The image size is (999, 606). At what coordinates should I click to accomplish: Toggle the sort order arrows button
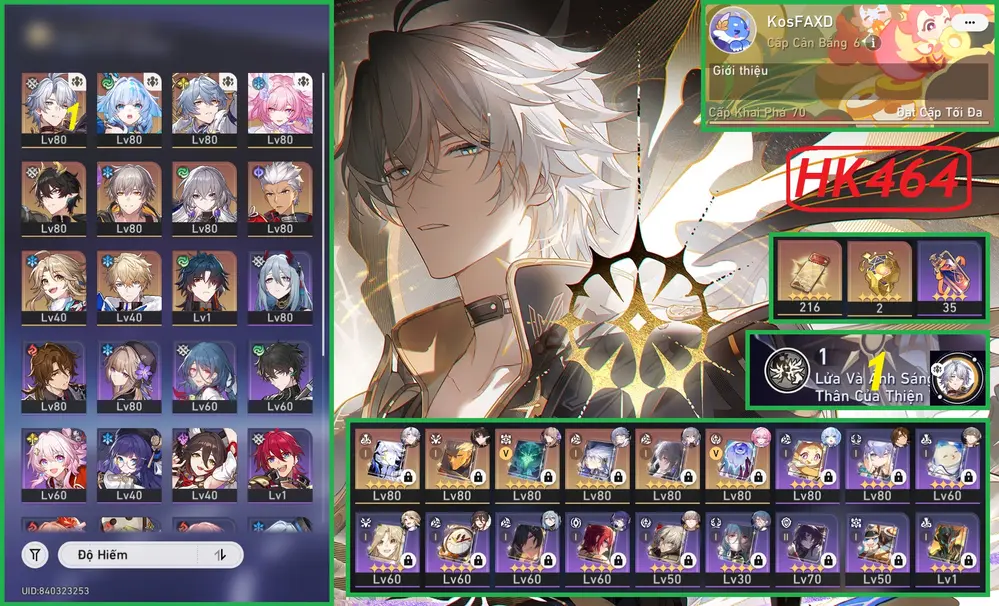pyautogui.click(x=221, y=555)
